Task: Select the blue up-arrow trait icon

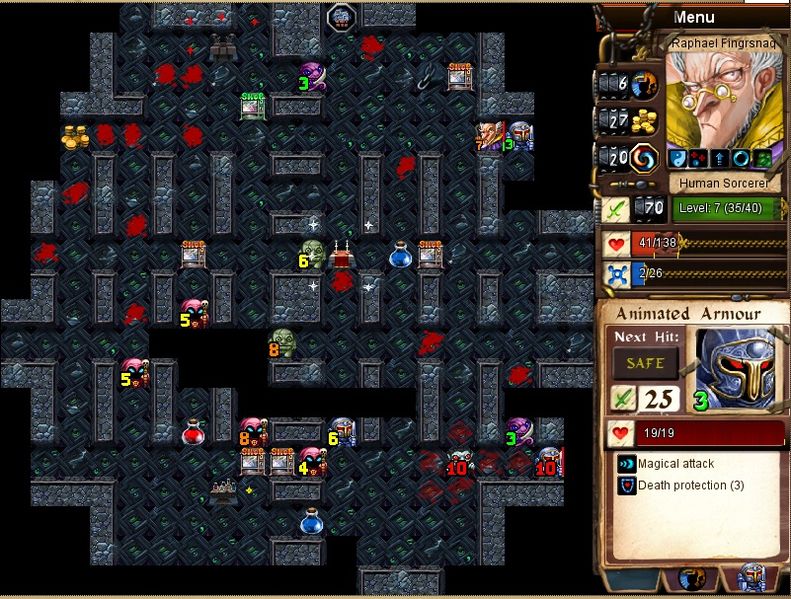Action: 718,158
